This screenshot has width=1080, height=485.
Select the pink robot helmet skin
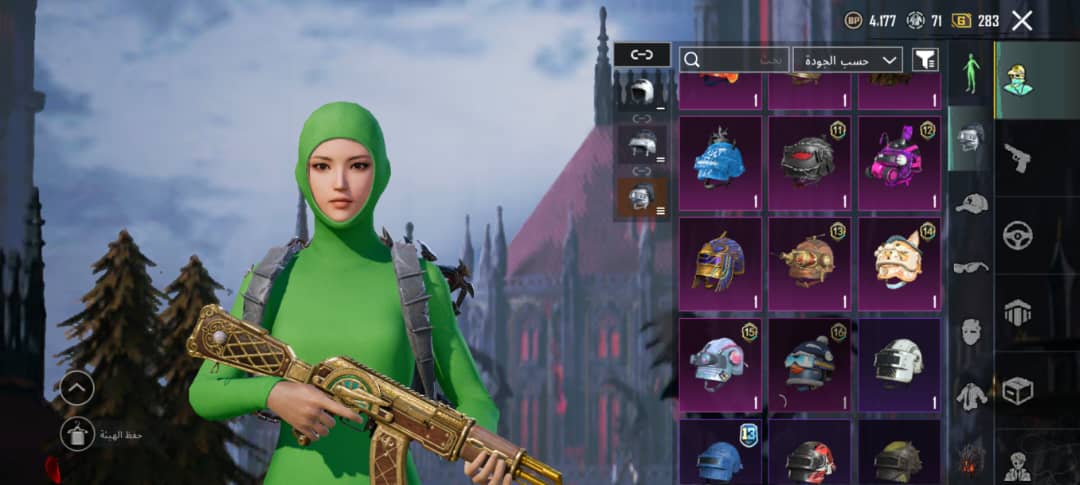(x=898, y=163)
